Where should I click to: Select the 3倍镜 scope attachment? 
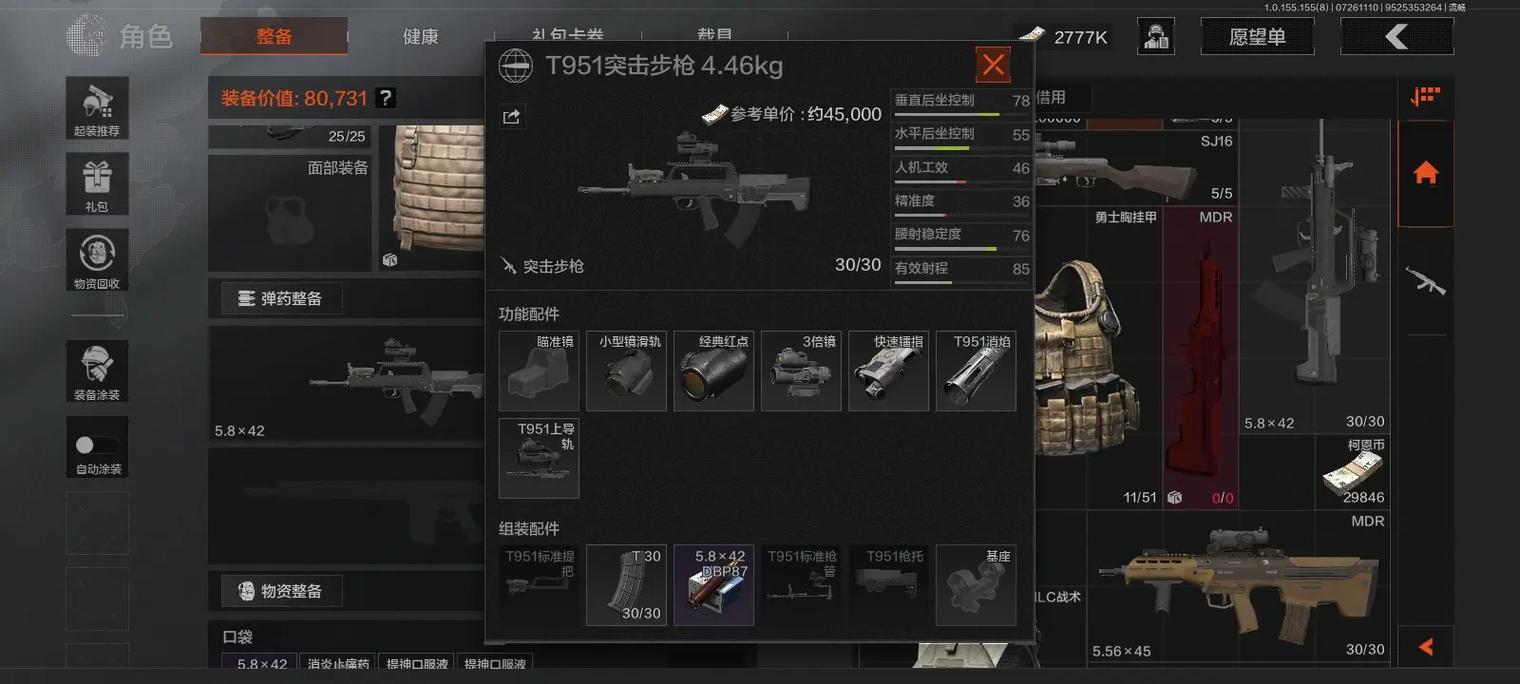pos(801,371)
